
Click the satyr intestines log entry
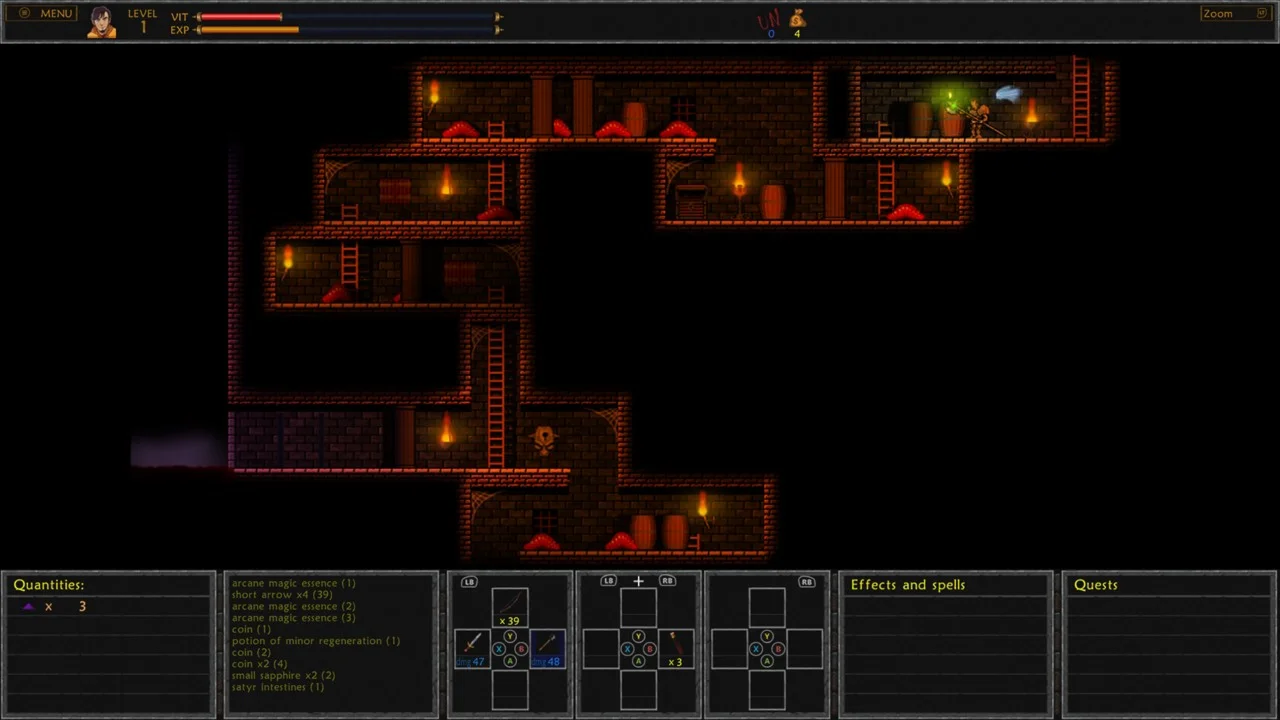(278, 687)
